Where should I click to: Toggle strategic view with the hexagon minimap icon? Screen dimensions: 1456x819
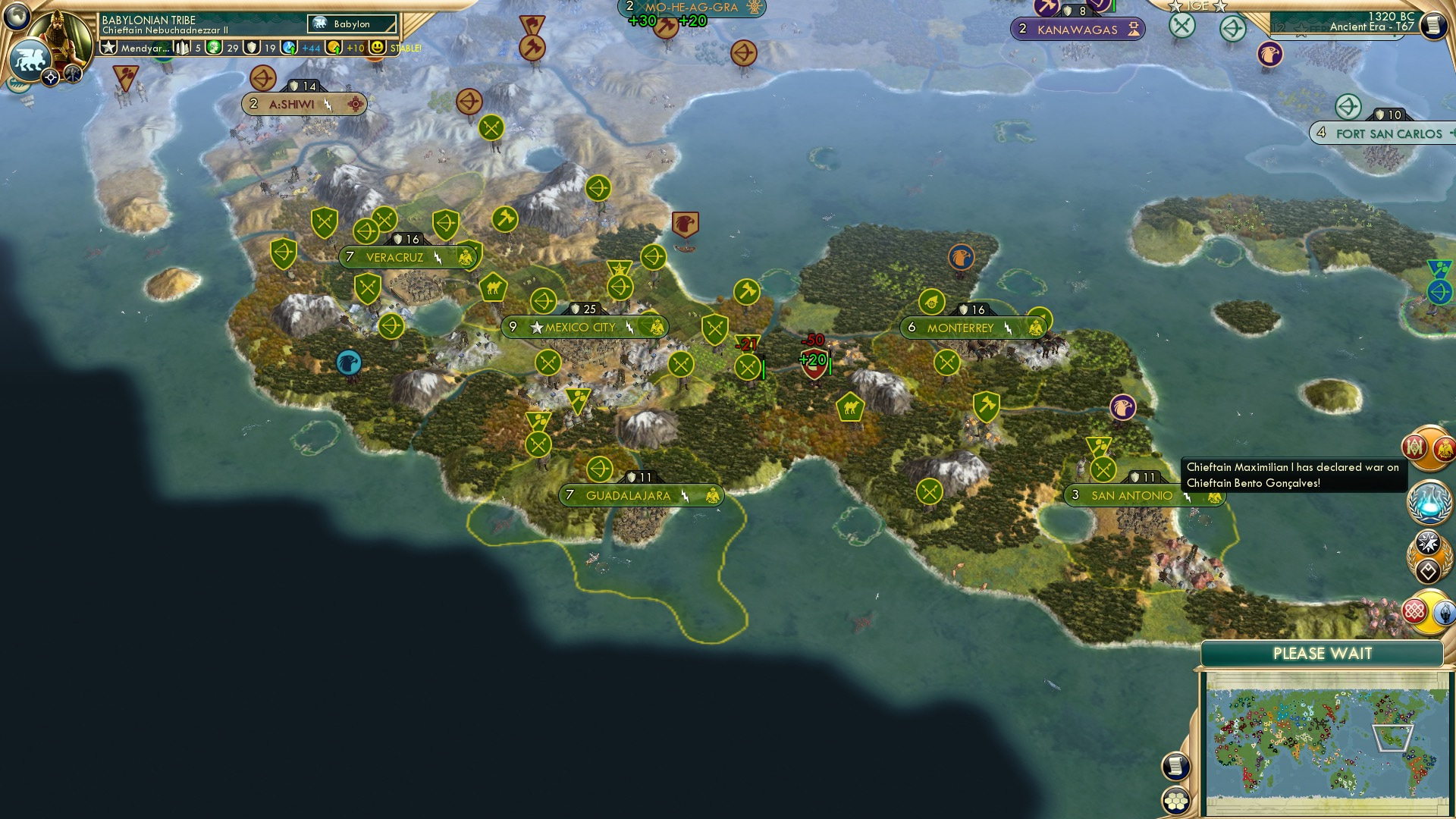[1175, 801]
